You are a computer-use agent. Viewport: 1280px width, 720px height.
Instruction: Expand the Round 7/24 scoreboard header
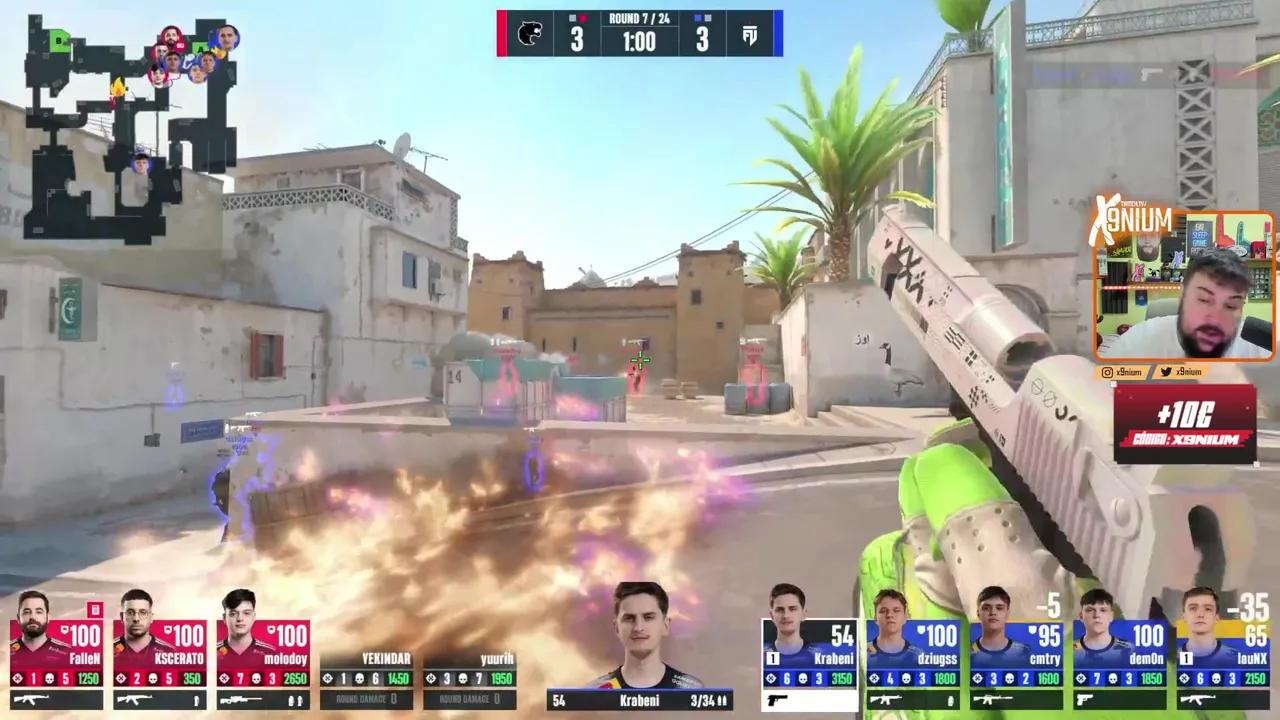point(640,16)
